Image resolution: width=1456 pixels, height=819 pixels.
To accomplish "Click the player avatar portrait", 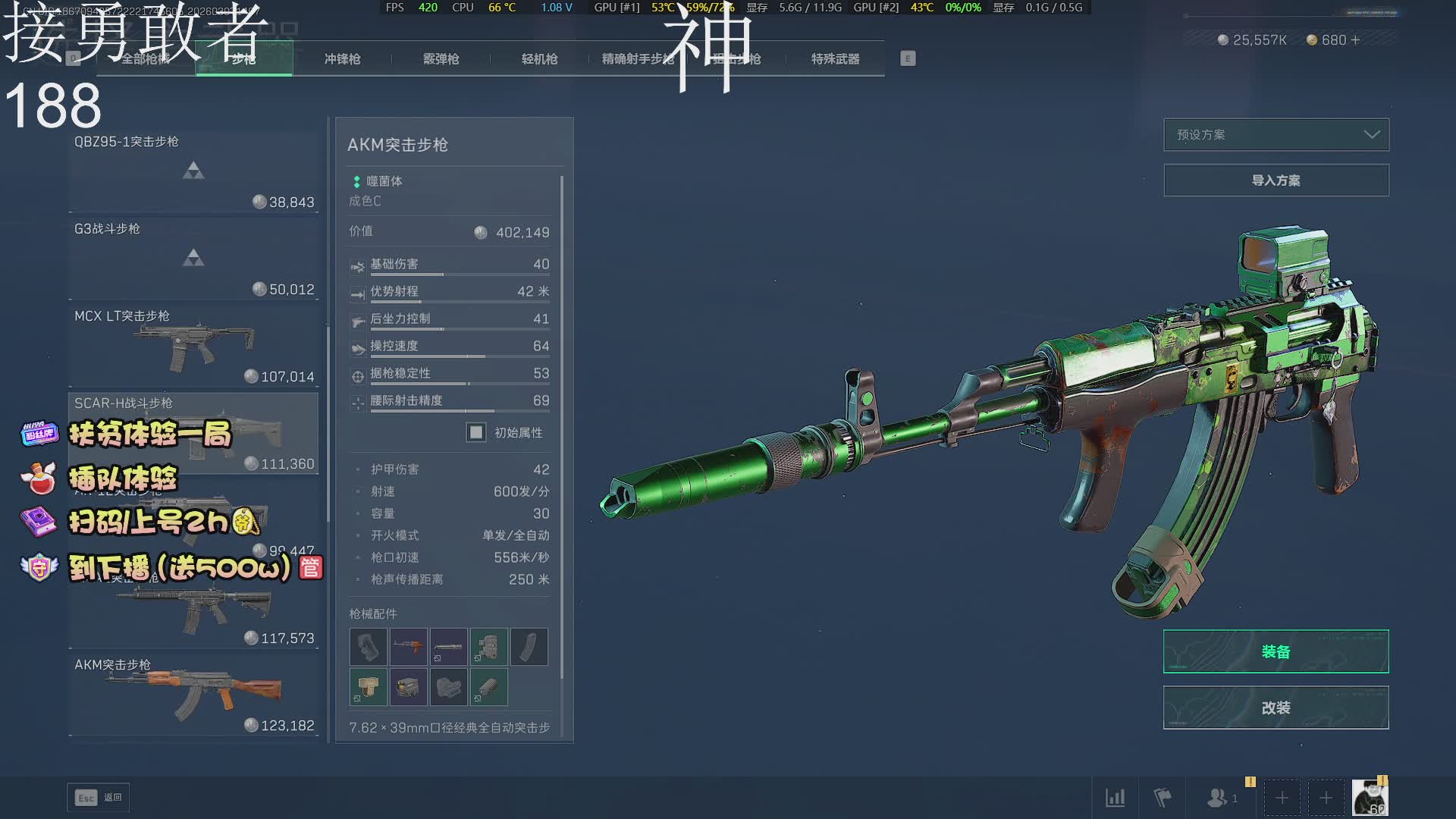I will coord(1370,798).
